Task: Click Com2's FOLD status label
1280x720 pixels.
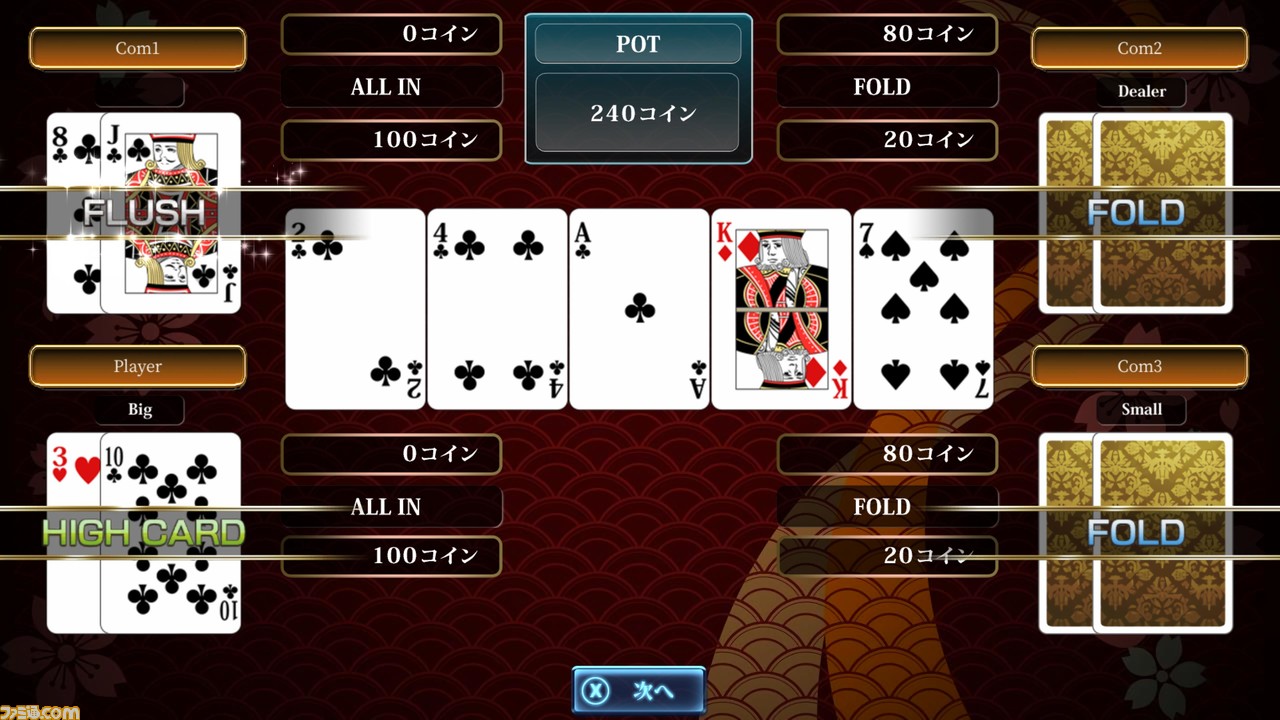Action: click(886, 87)
